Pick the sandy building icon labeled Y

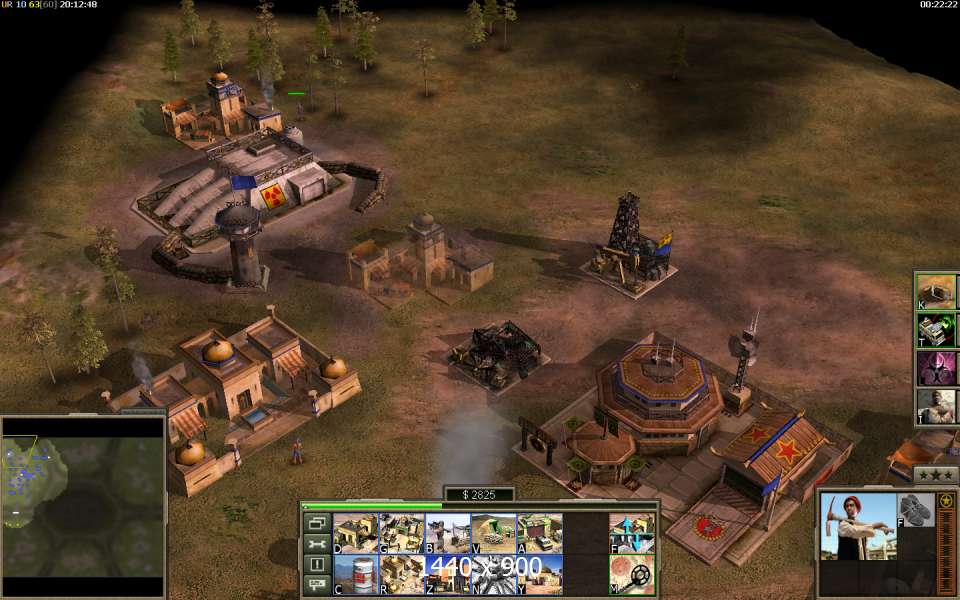coord(539,575)
